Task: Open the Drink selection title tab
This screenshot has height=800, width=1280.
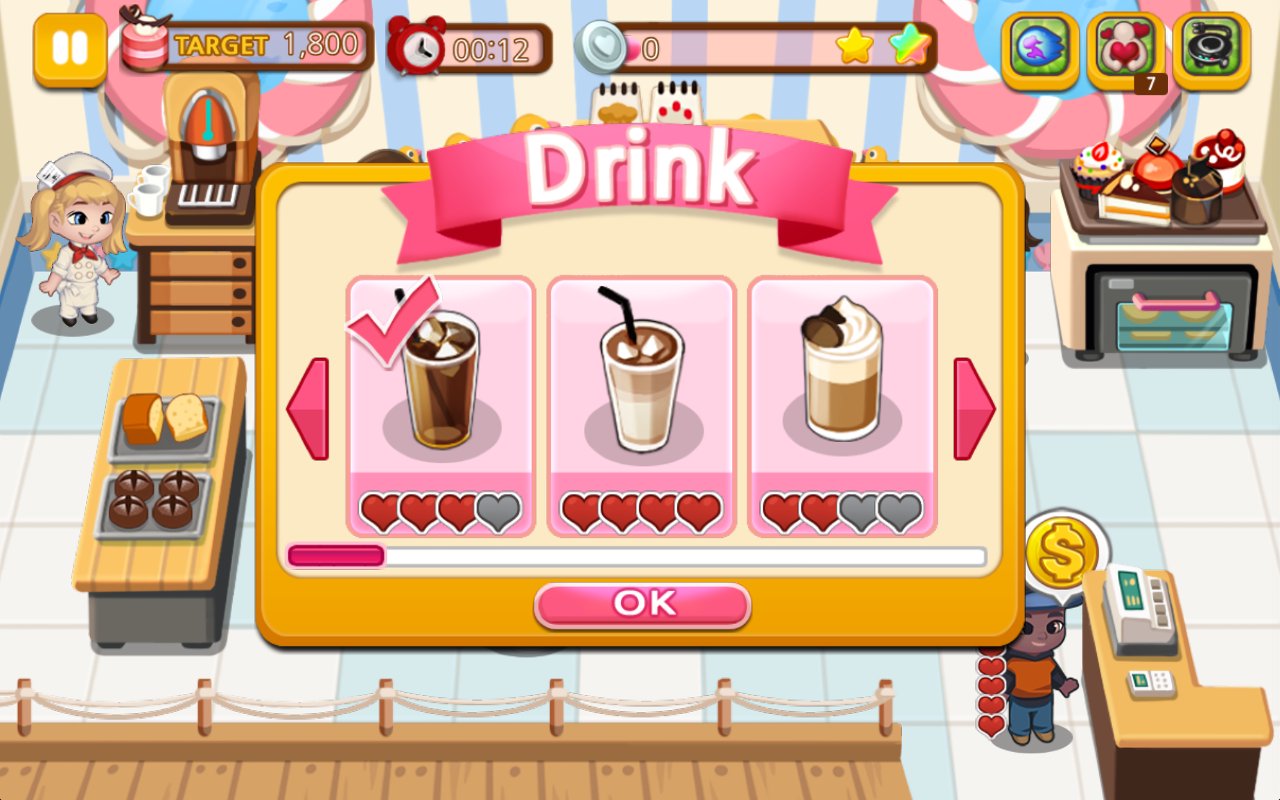Action: pos(641,170)
